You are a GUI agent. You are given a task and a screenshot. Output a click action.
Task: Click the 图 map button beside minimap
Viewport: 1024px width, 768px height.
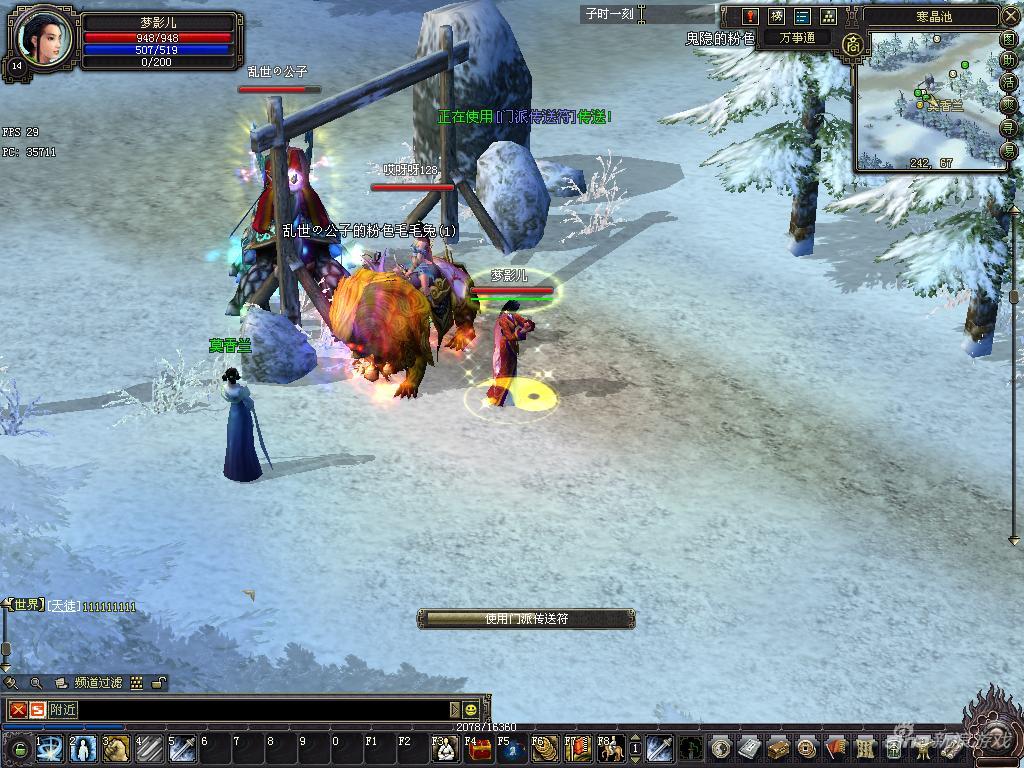coord(1009,40)
